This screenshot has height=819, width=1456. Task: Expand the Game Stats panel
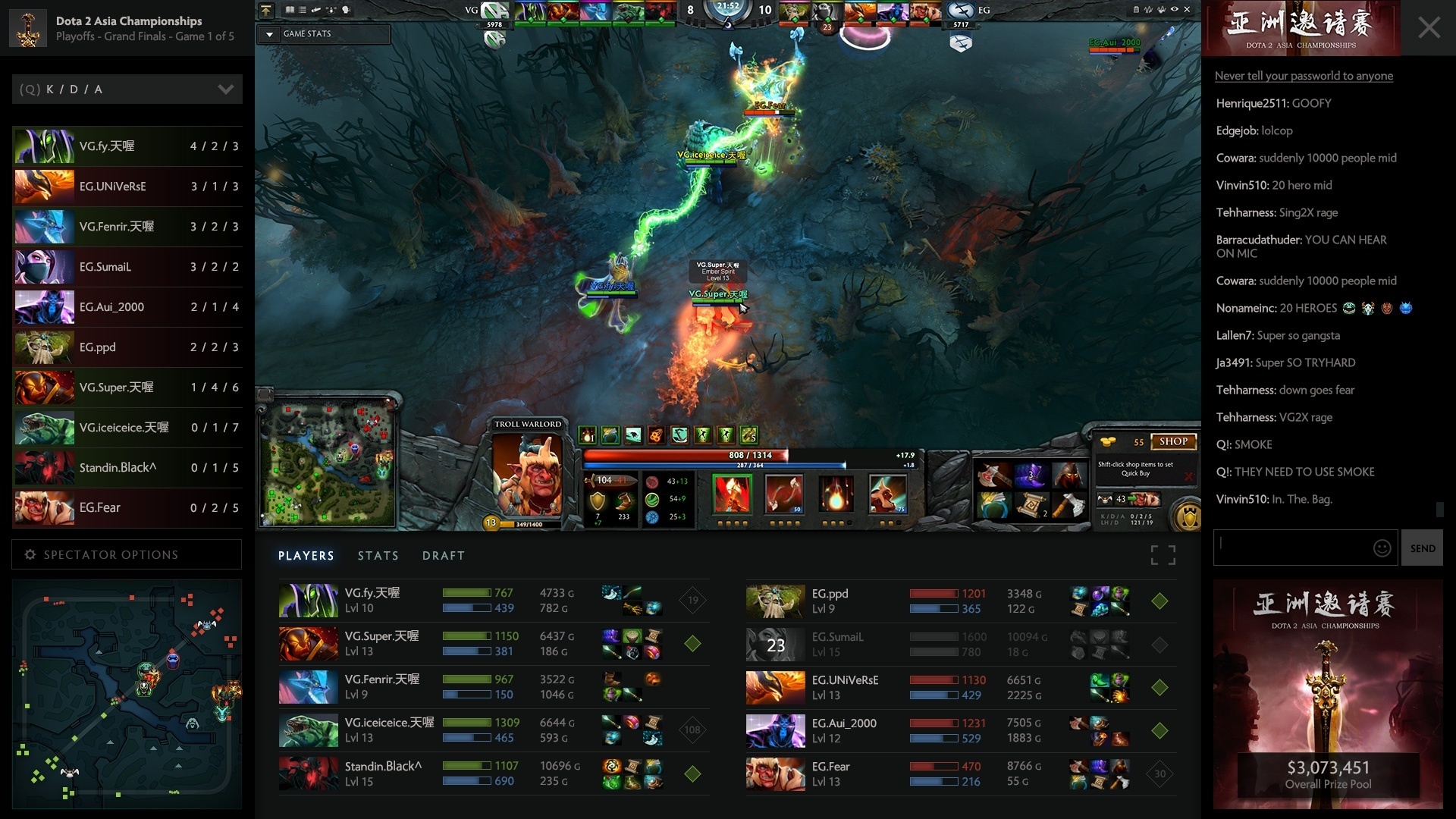pyautogui.click(x=269, y=34)
